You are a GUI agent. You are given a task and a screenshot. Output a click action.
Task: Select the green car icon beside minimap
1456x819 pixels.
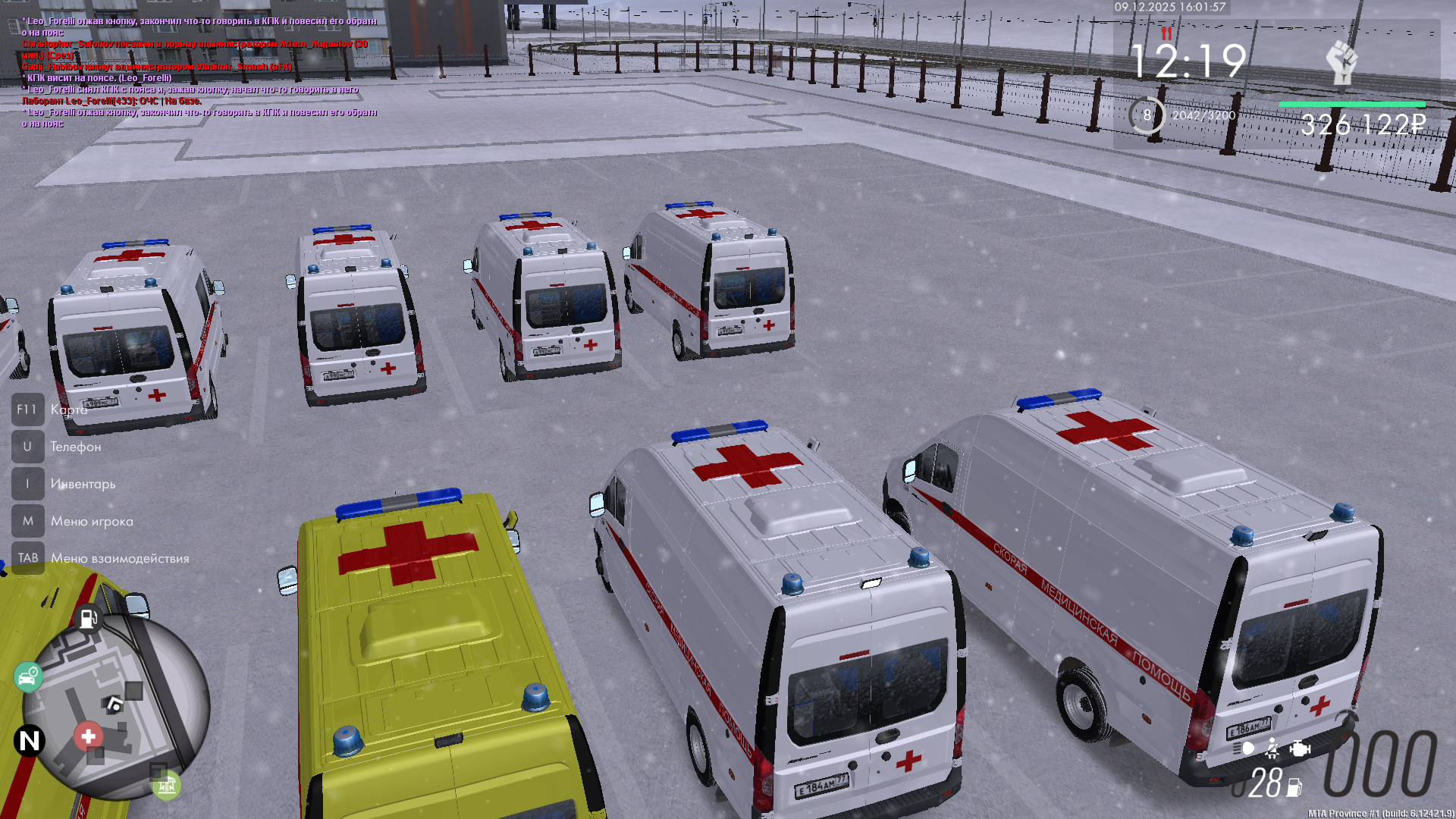(28, 676)
